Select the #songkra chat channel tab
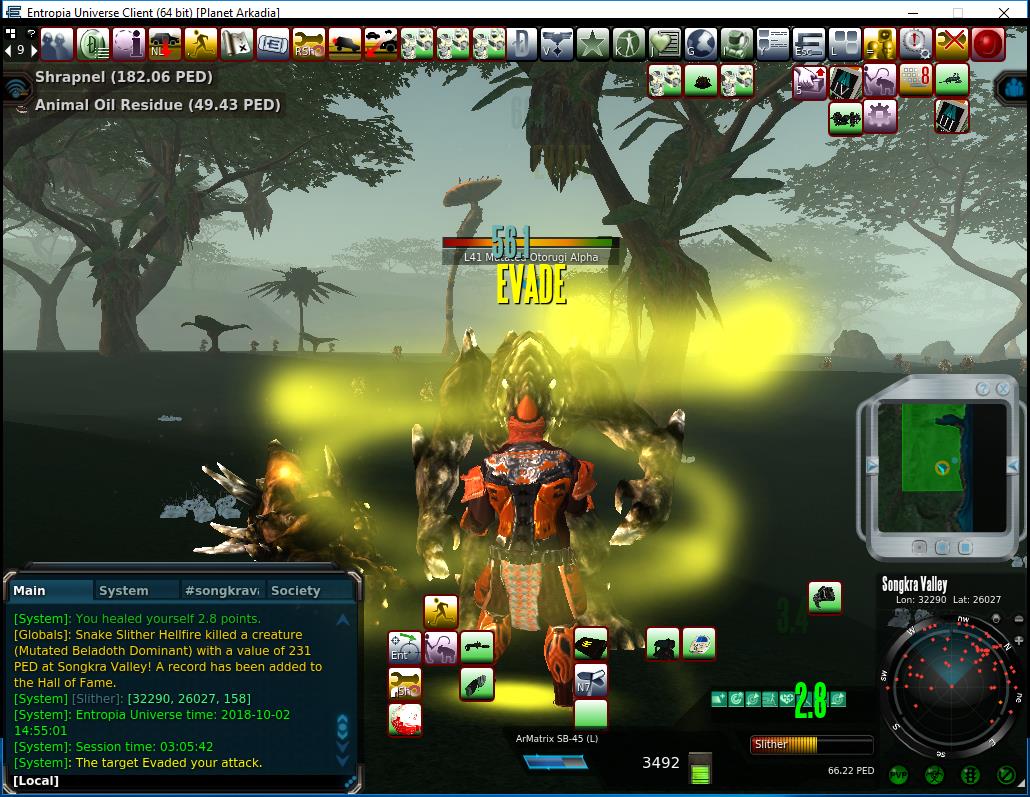 pos(223,591)
